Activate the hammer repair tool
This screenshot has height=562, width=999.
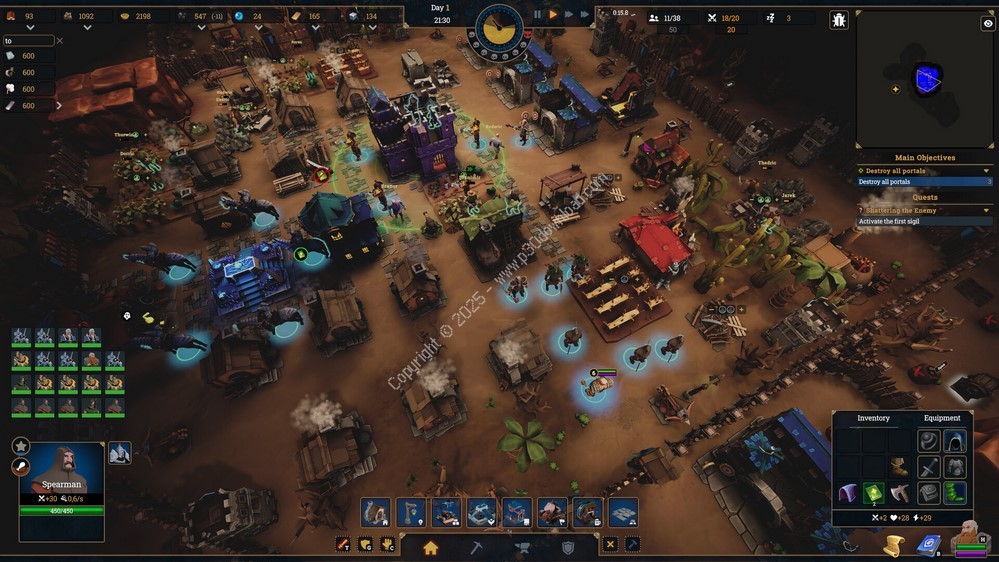[632, 545]
